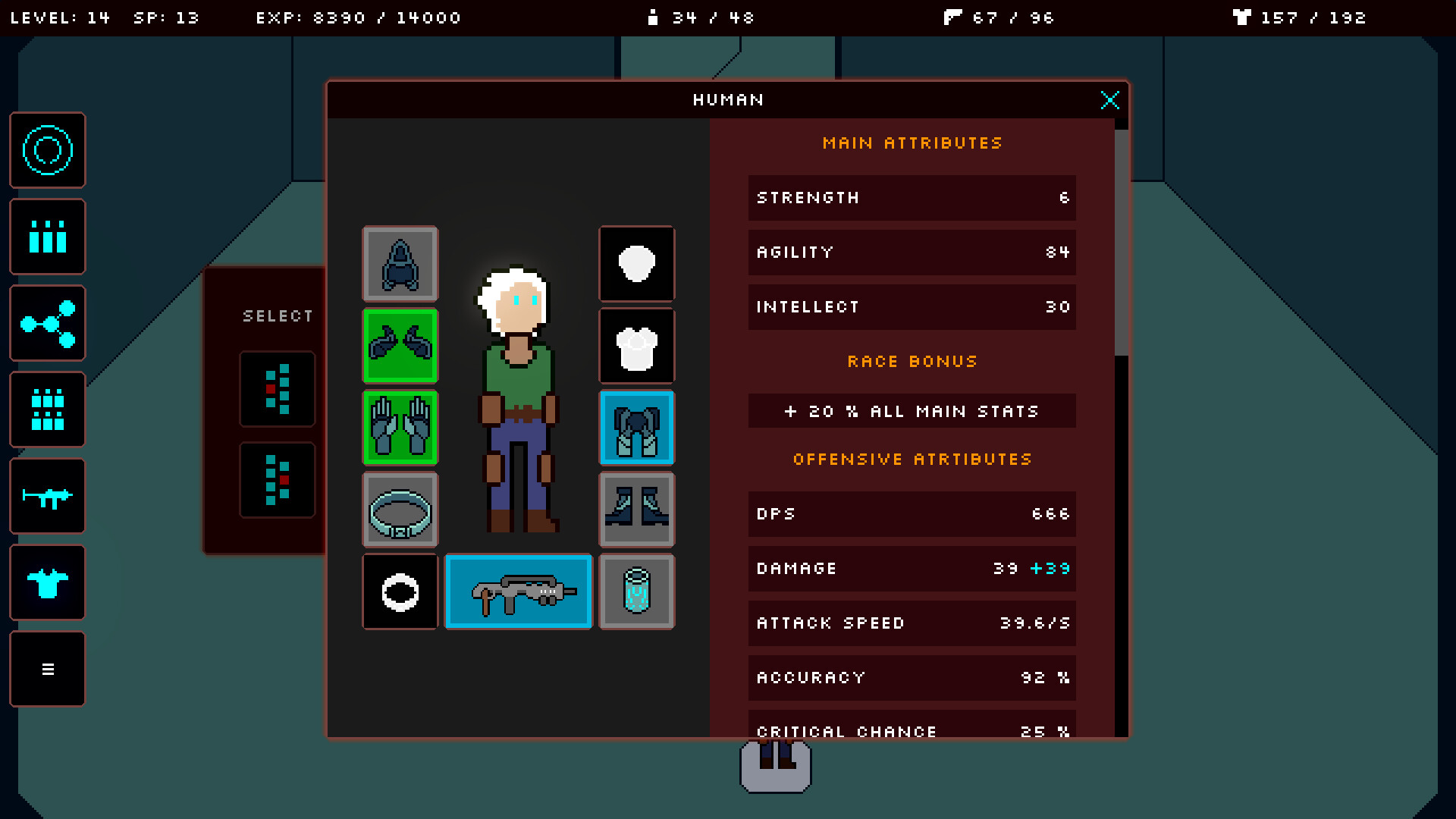Open the hamburger menu at sidebar bottom
The height and width of the screenshot is (819, 1456).
[x=47, y=669]
